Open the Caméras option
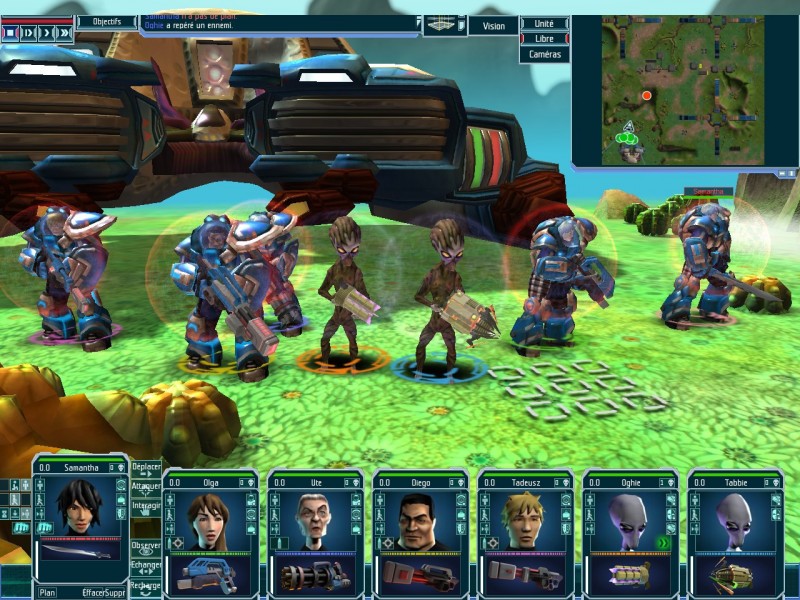Viewport: 800px width, 600px height. 545,55
